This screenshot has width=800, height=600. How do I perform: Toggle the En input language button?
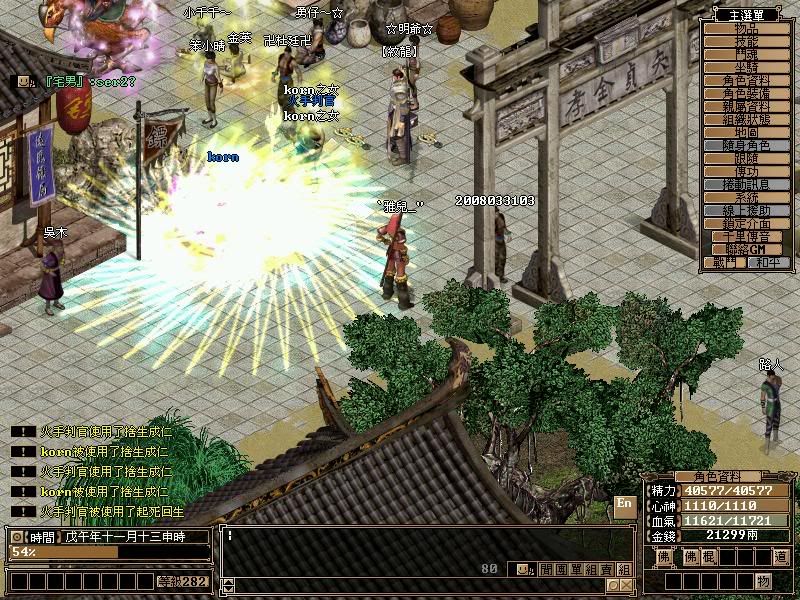623,504
